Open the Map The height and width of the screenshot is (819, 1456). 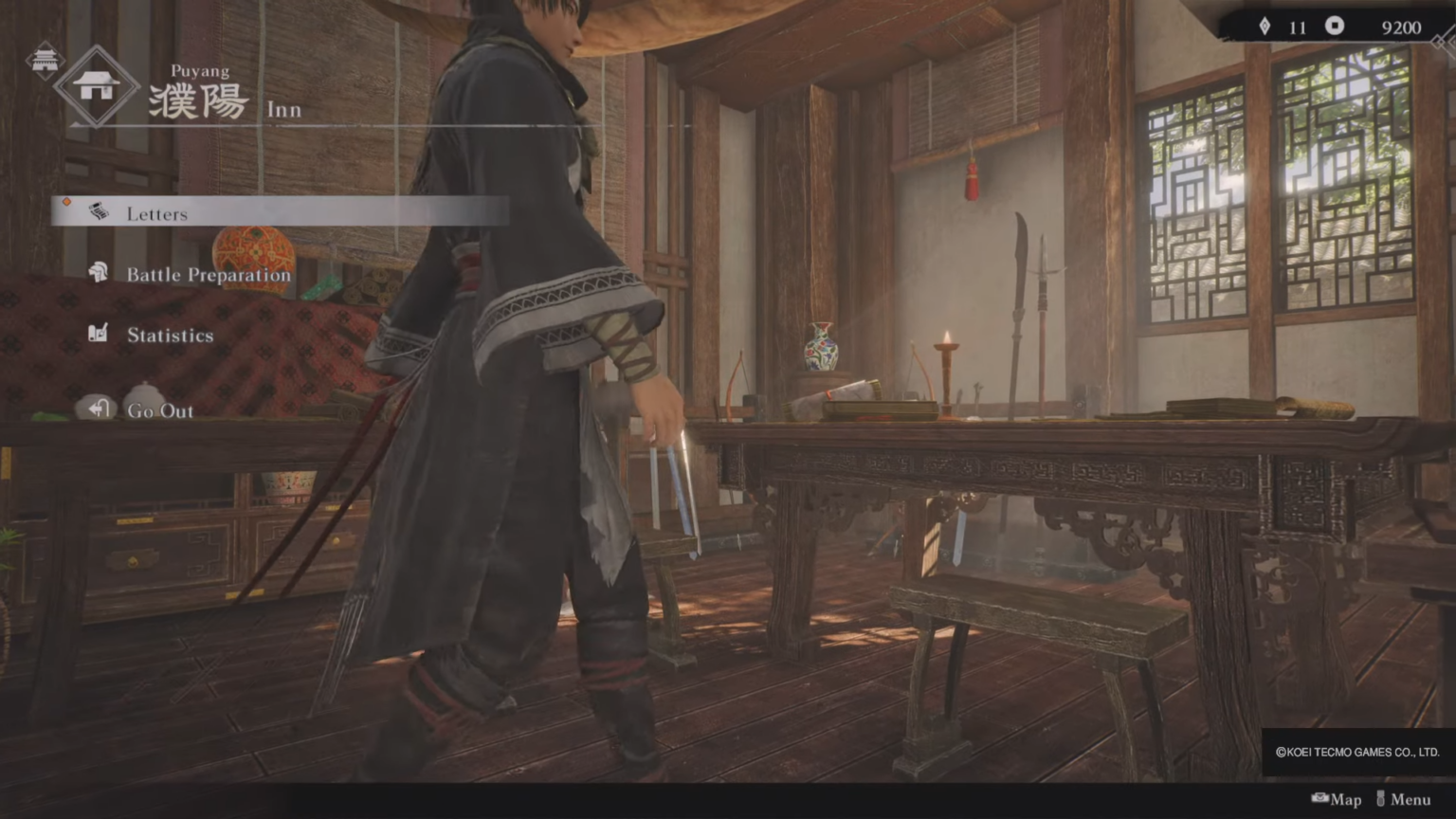[x=1346, y=799]
